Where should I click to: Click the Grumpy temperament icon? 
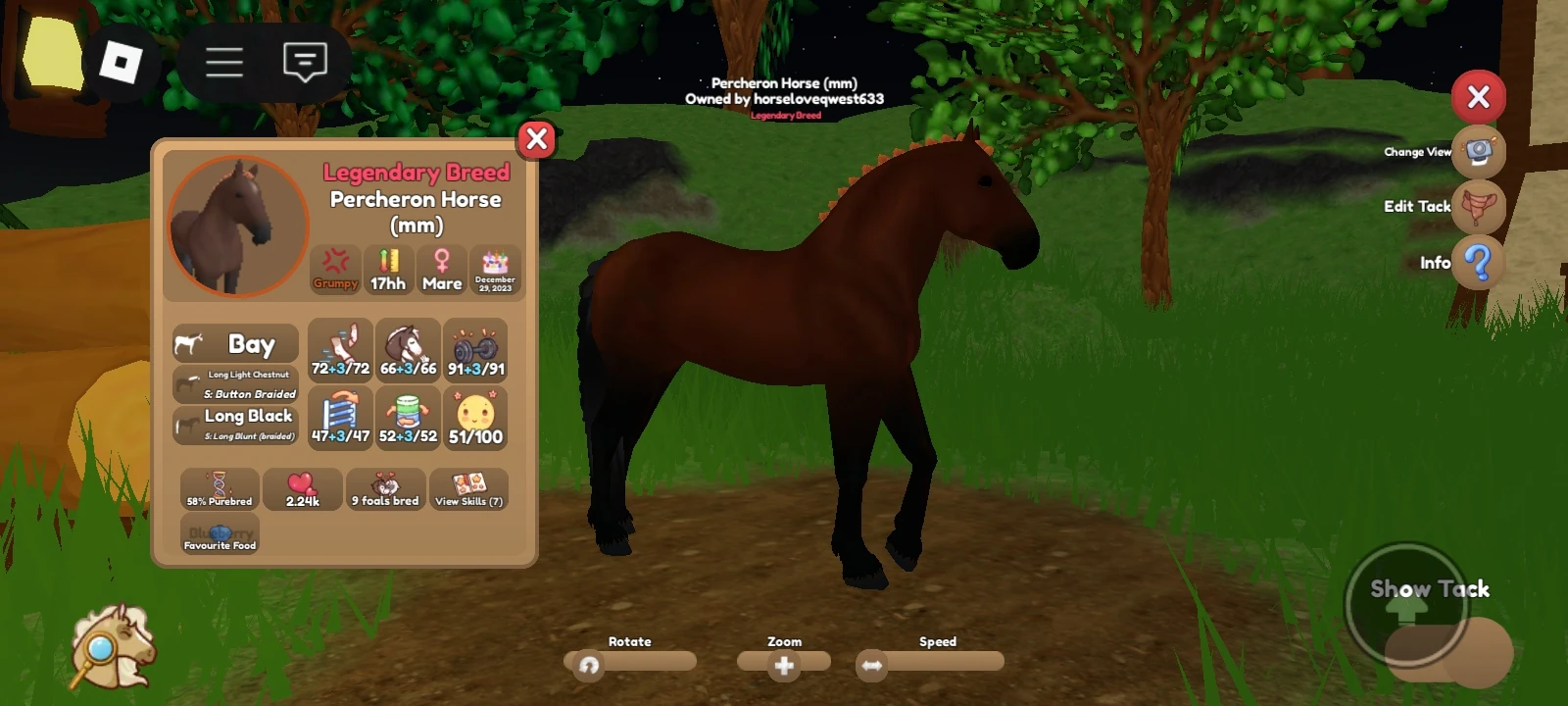click(336, 270)
